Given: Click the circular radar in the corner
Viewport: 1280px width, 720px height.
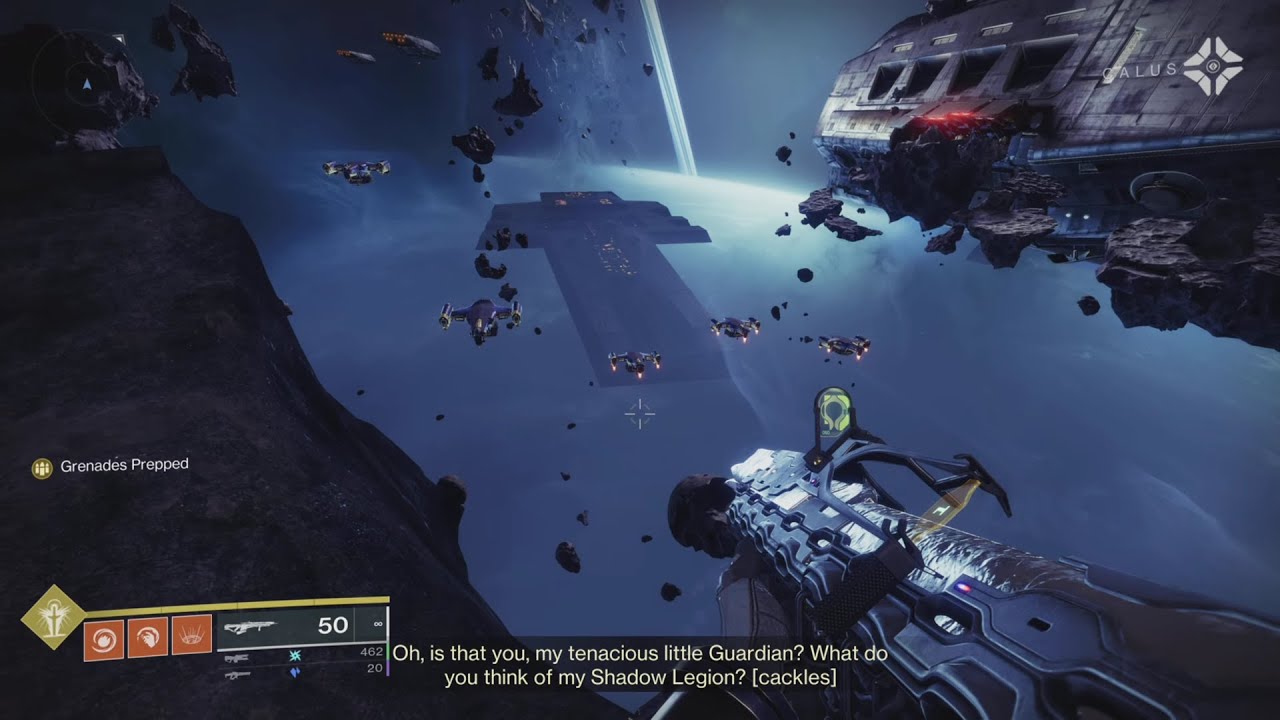Looking at the screenshot, I should click(x=85, y=84).
